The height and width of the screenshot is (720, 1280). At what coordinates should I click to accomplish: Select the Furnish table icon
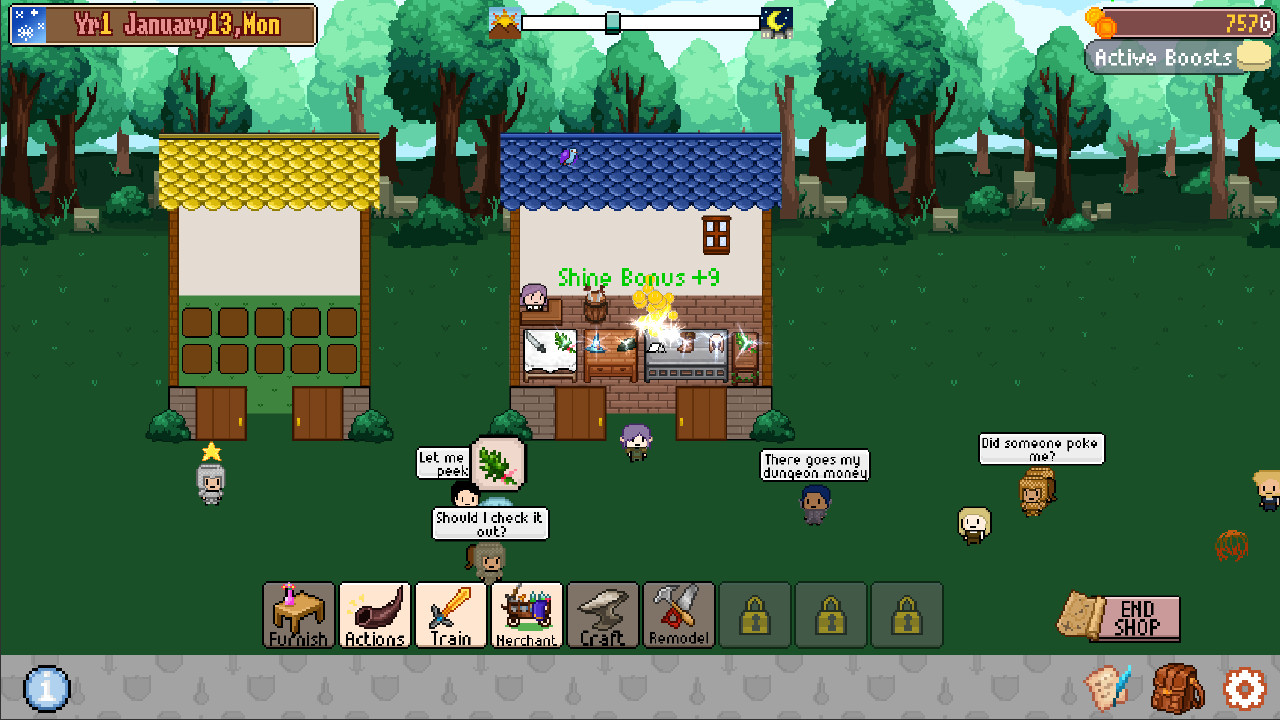coord(297,615)
